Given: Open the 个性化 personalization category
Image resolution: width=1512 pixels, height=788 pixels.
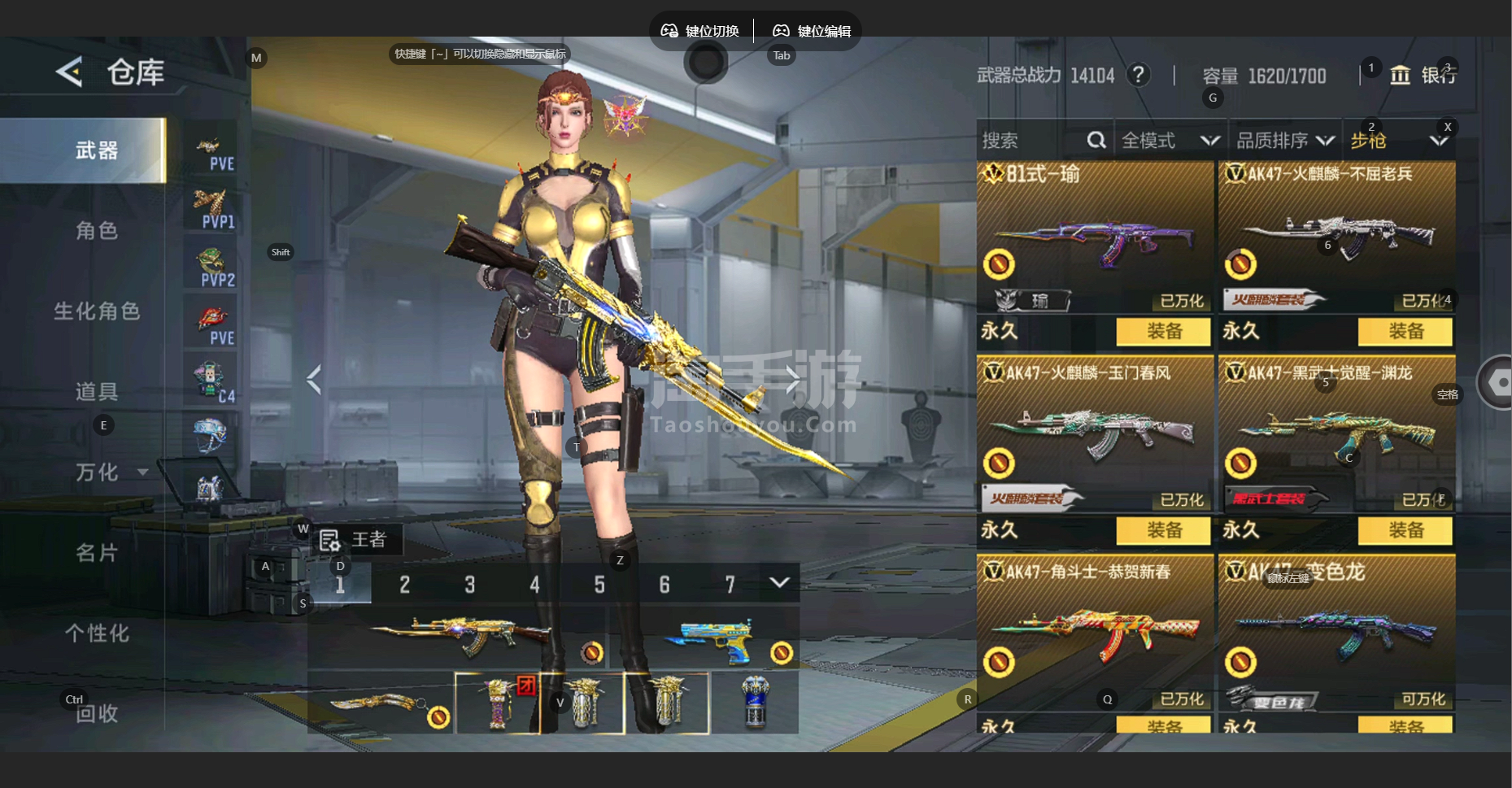Looking at the screenshot, I should point(96,633).
